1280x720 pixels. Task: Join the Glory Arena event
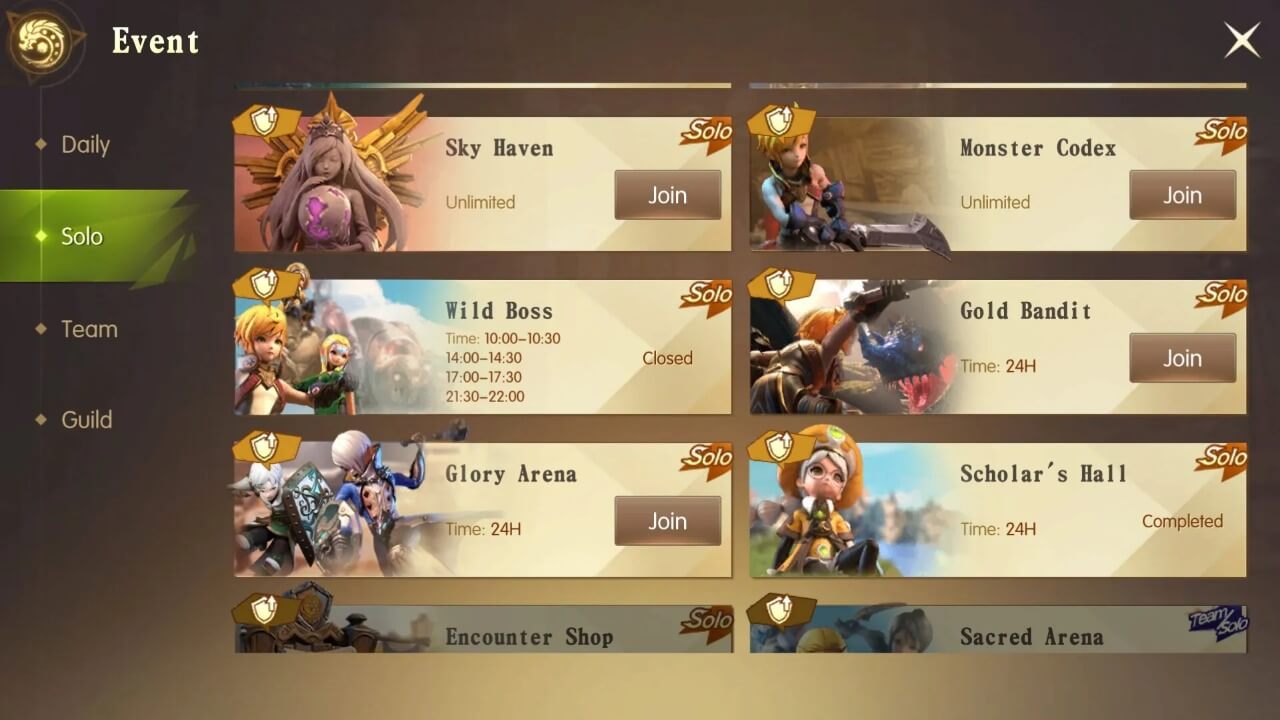[667, 520]
